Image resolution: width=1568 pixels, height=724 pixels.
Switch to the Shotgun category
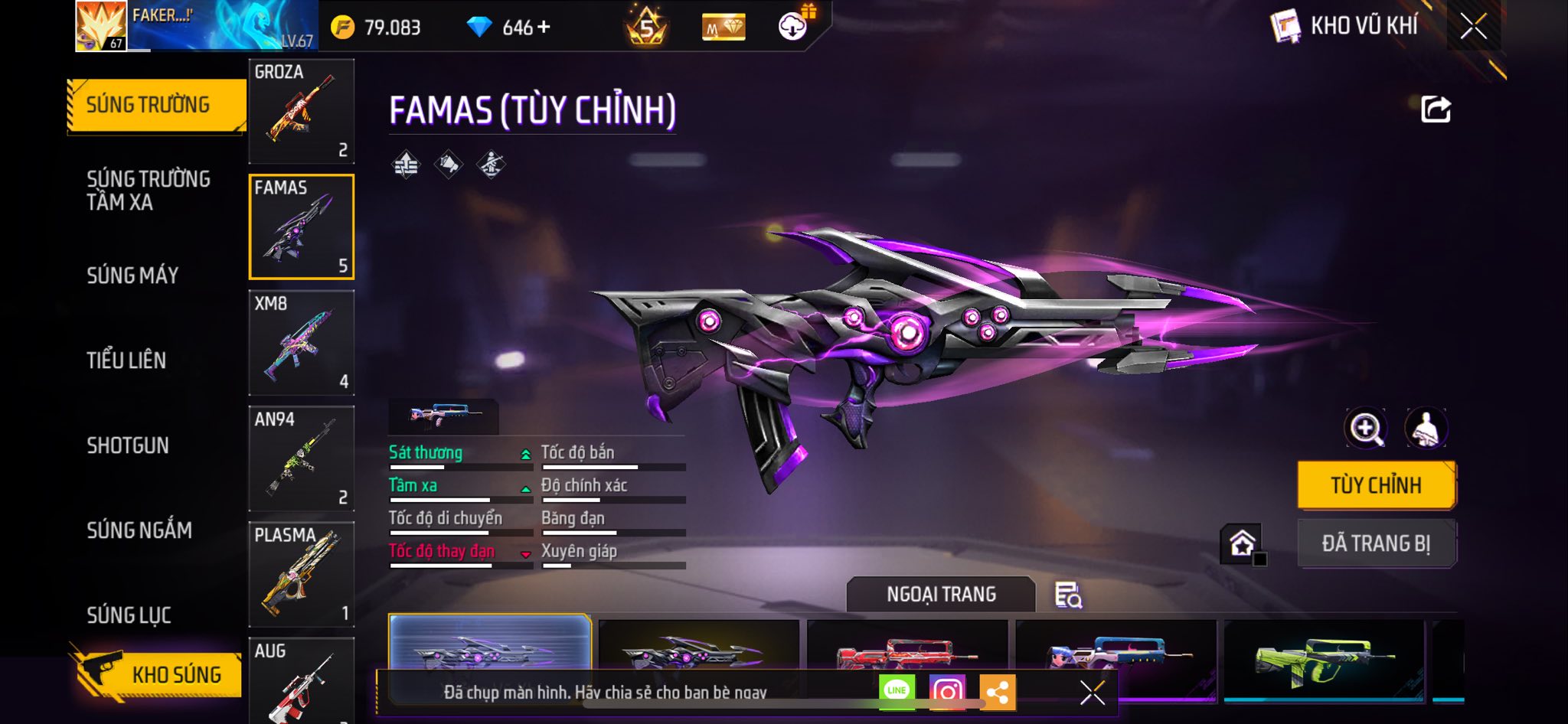(128, 445)
